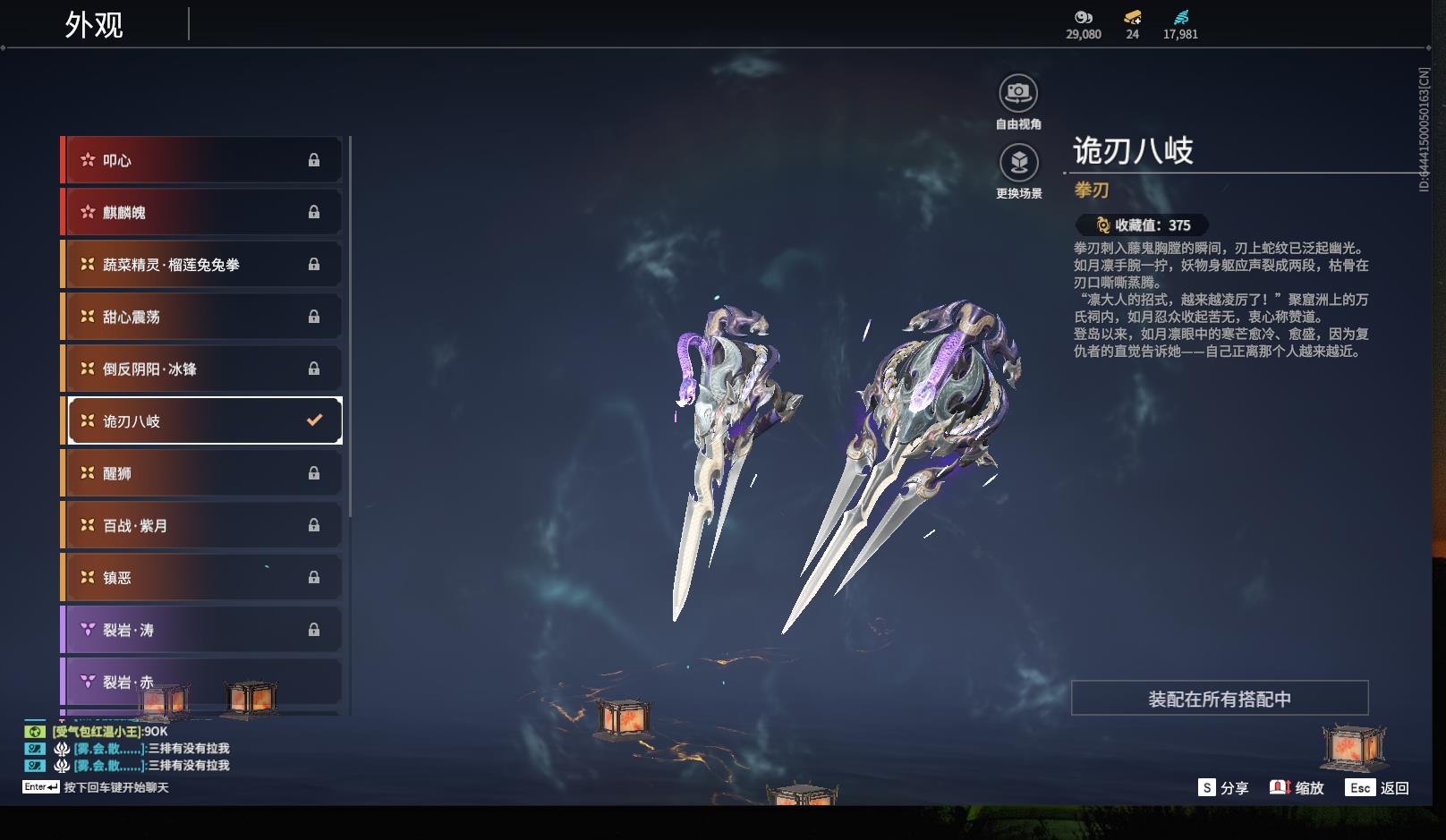This screenshot has width=1446, height=840.
Task: Click 更换场景 to change the scene
Action: click(1018, 163)
